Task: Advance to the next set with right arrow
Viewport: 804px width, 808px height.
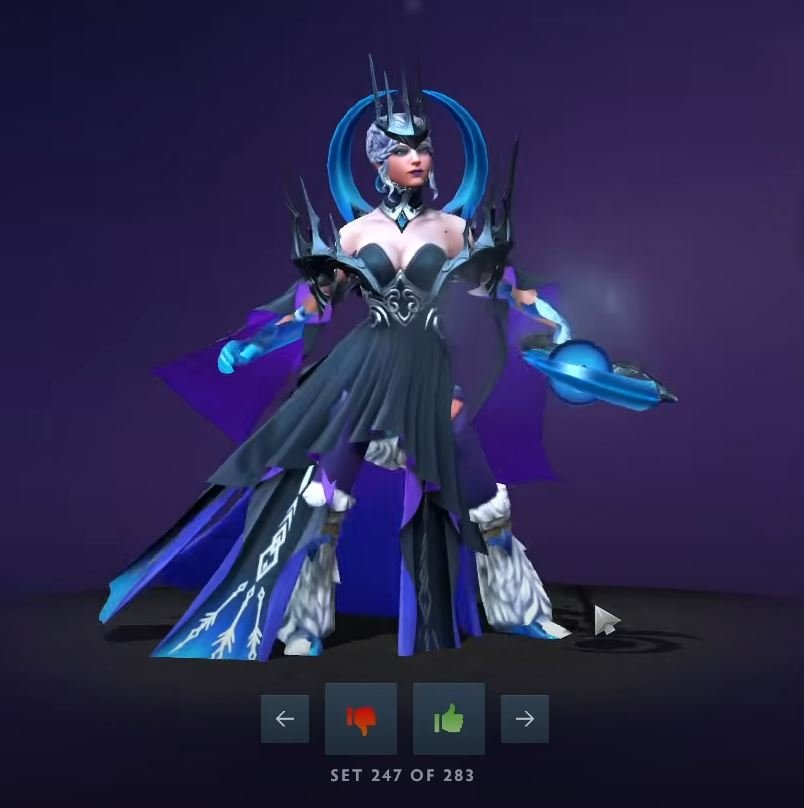Action: click(525, 719)
